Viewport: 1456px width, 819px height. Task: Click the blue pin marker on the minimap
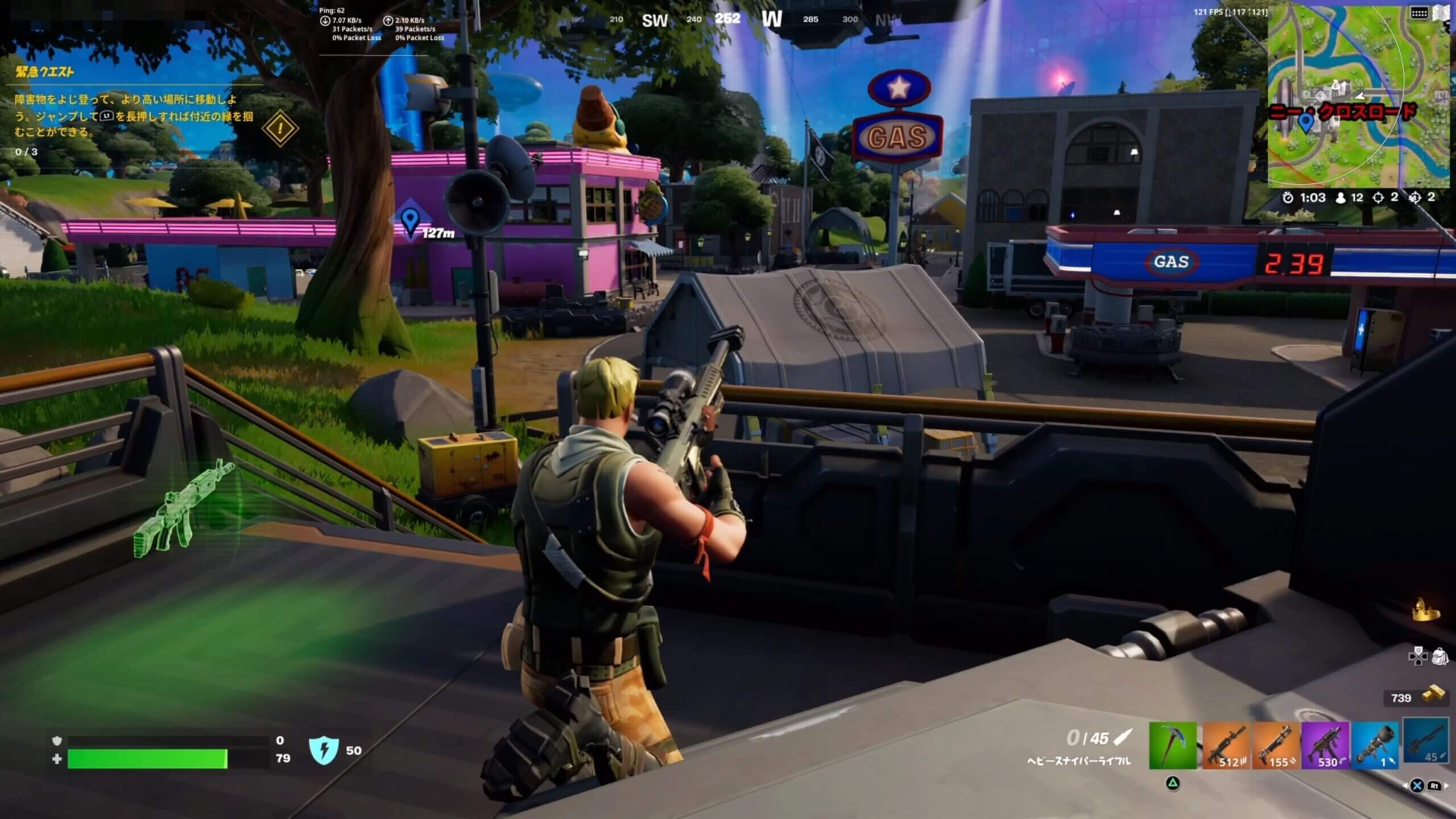1306,121
